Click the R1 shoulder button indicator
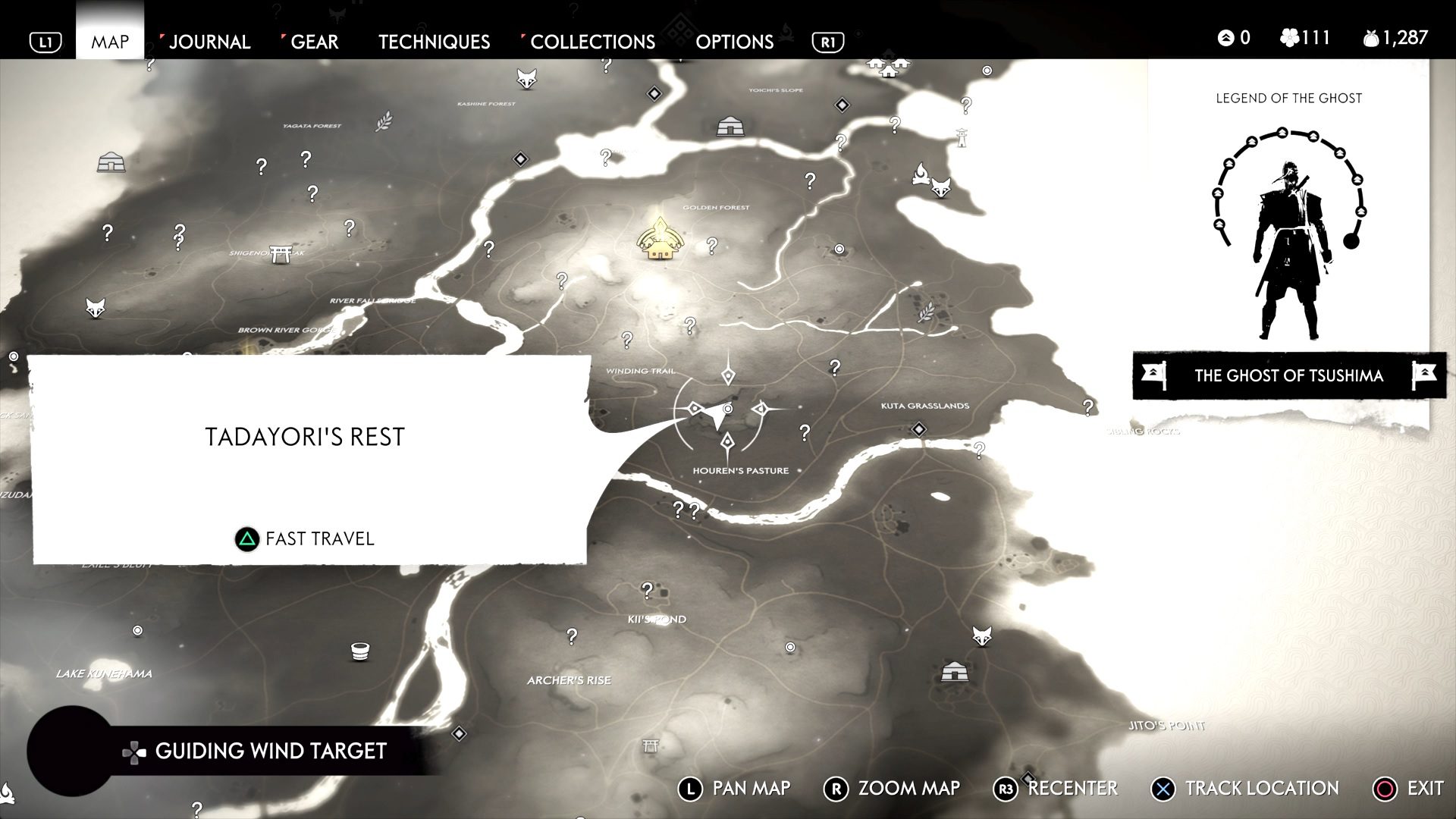1456x819 pixels. (827, 42)
